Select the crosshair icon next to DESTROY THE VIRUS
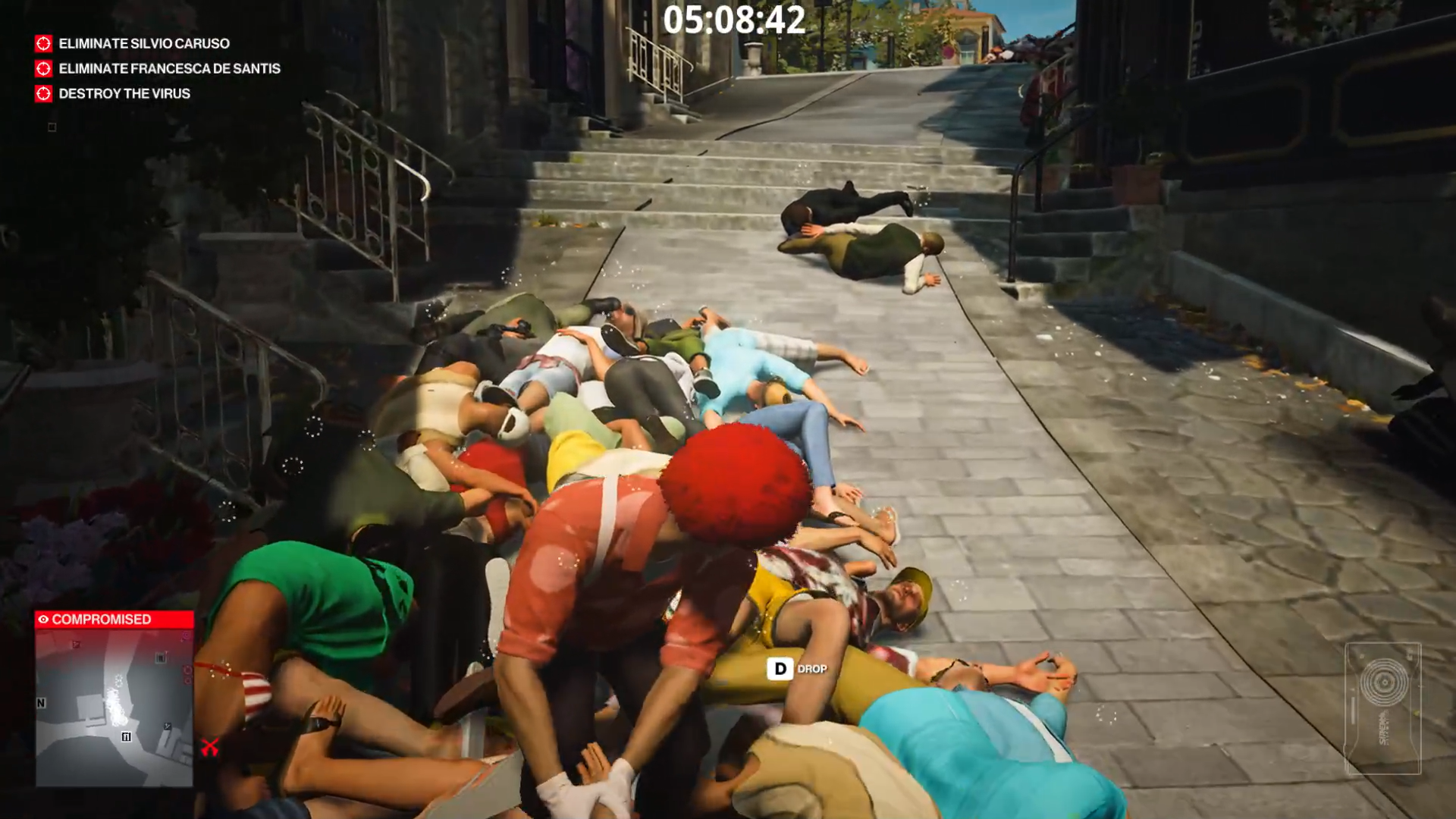Image resolution: width=1456 pixels, height=819 pixels. pos(42,94)
